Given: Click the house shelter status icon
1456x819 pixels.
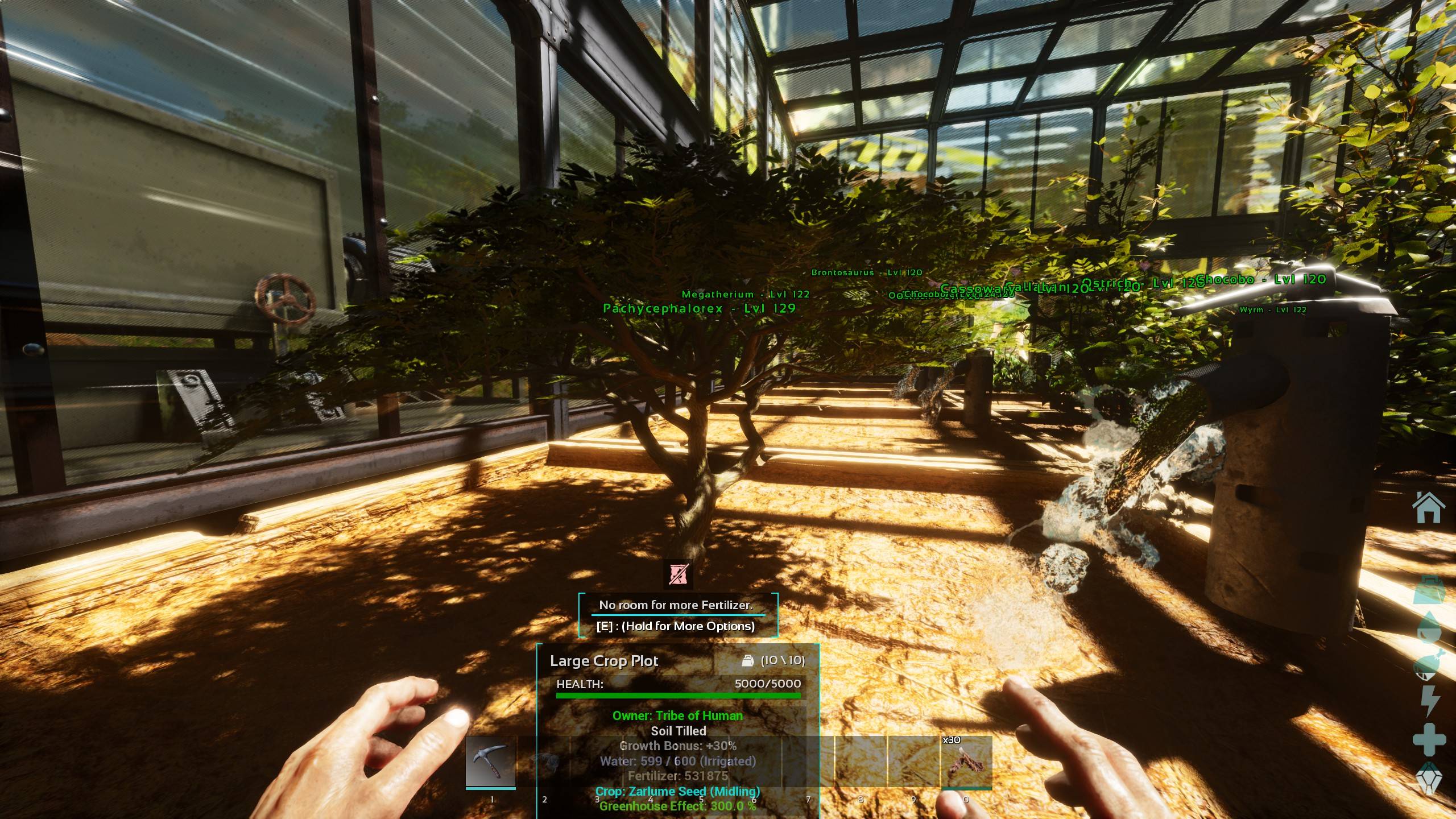Looking at the screenshot, I should tap(1429, 508).
